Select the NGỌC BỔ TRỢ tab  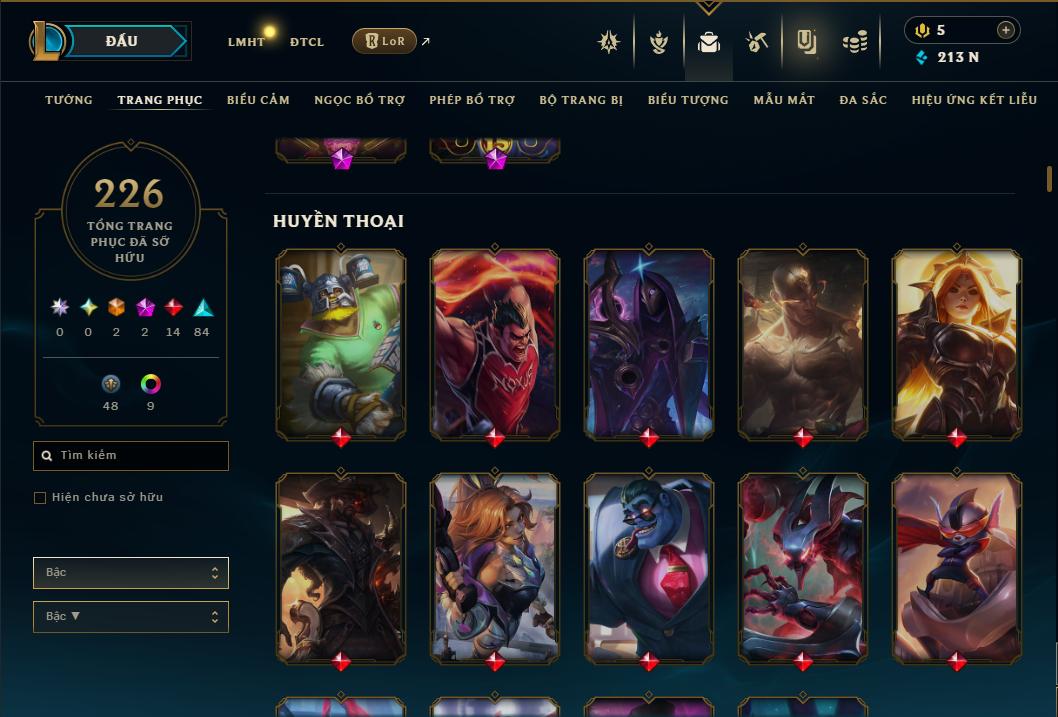coord(359,100)
